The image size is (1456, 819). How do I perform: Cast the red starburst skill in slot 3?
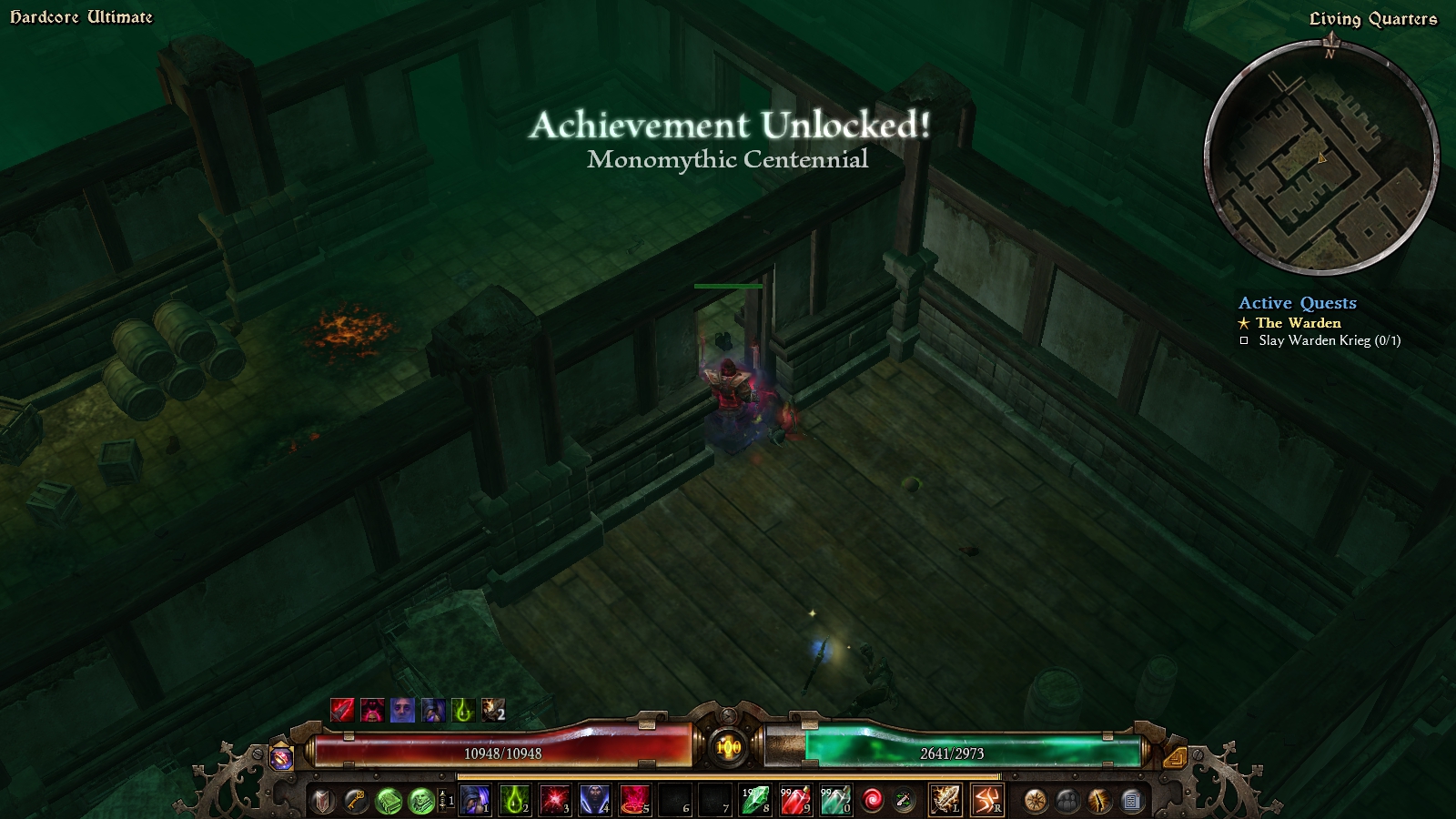click(555, 800)
